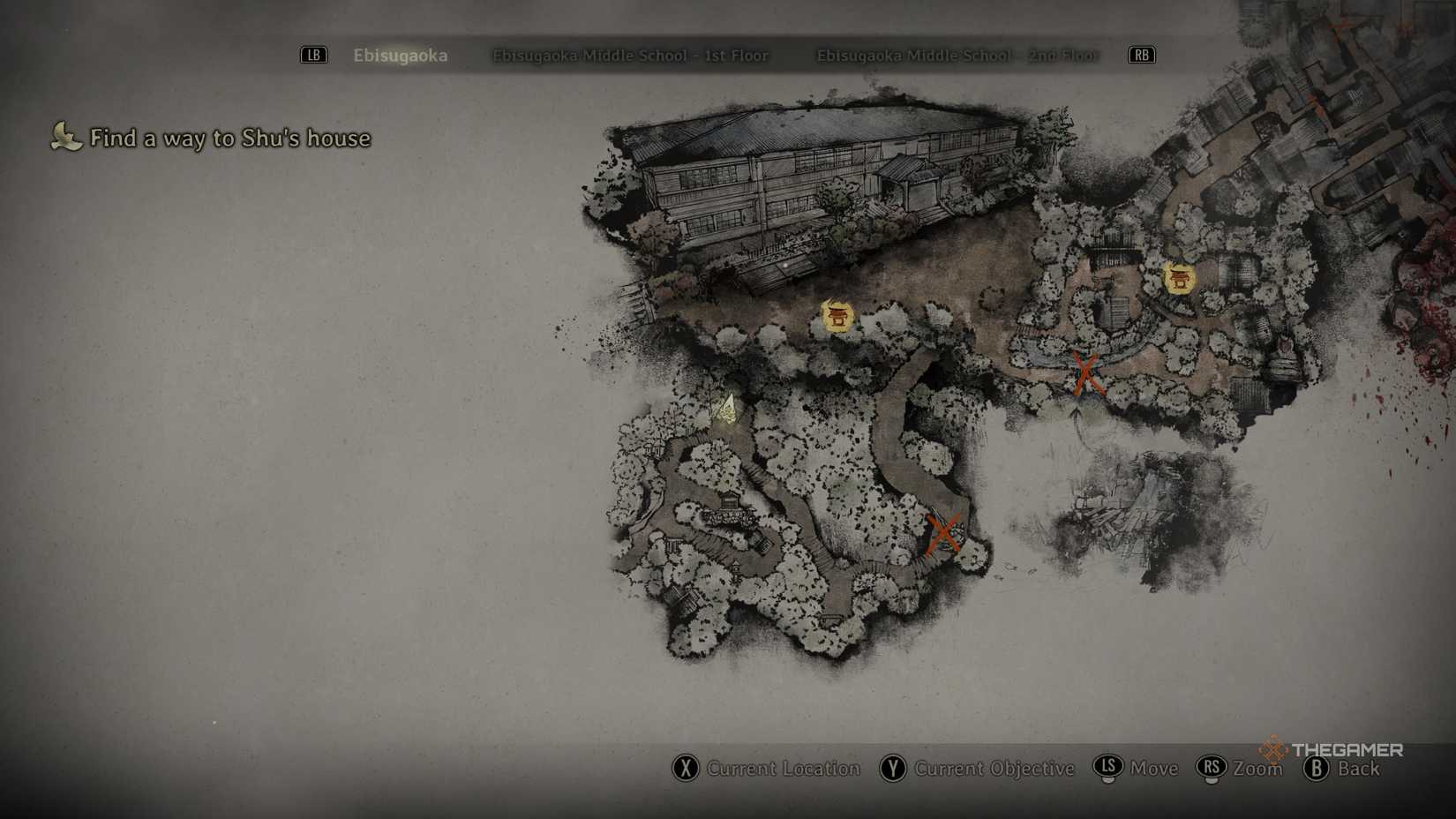Choose red X mark beside the small arrow

coord(1085,373)
